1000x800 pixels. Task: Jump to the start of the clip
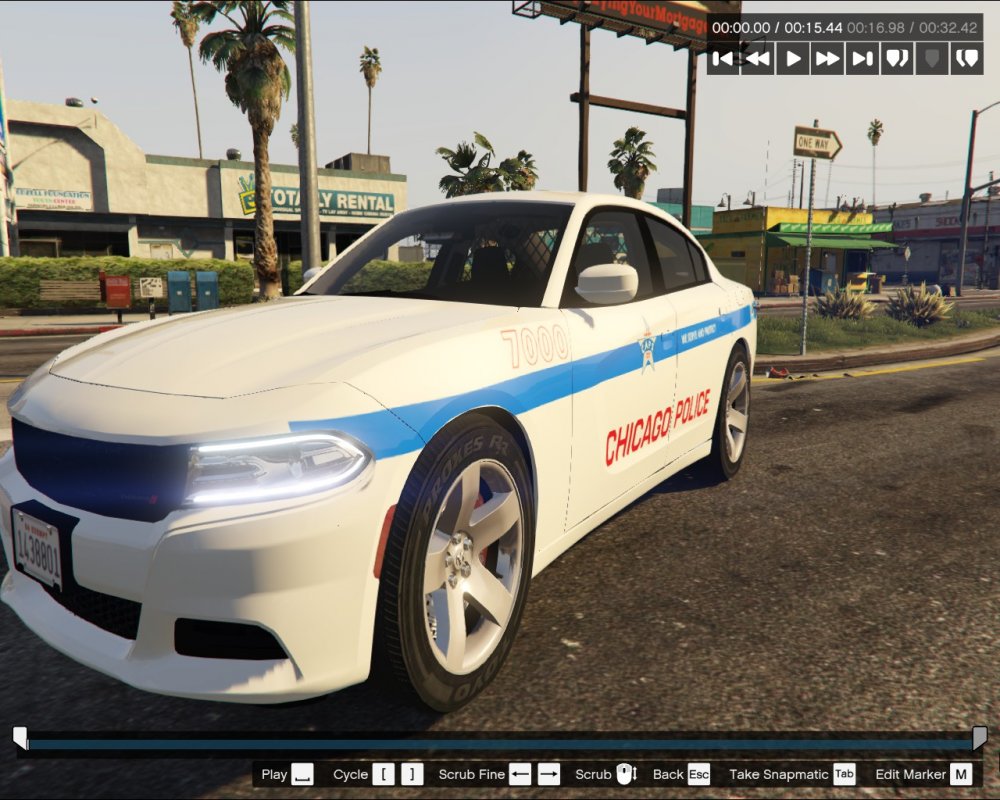point(723,58)
